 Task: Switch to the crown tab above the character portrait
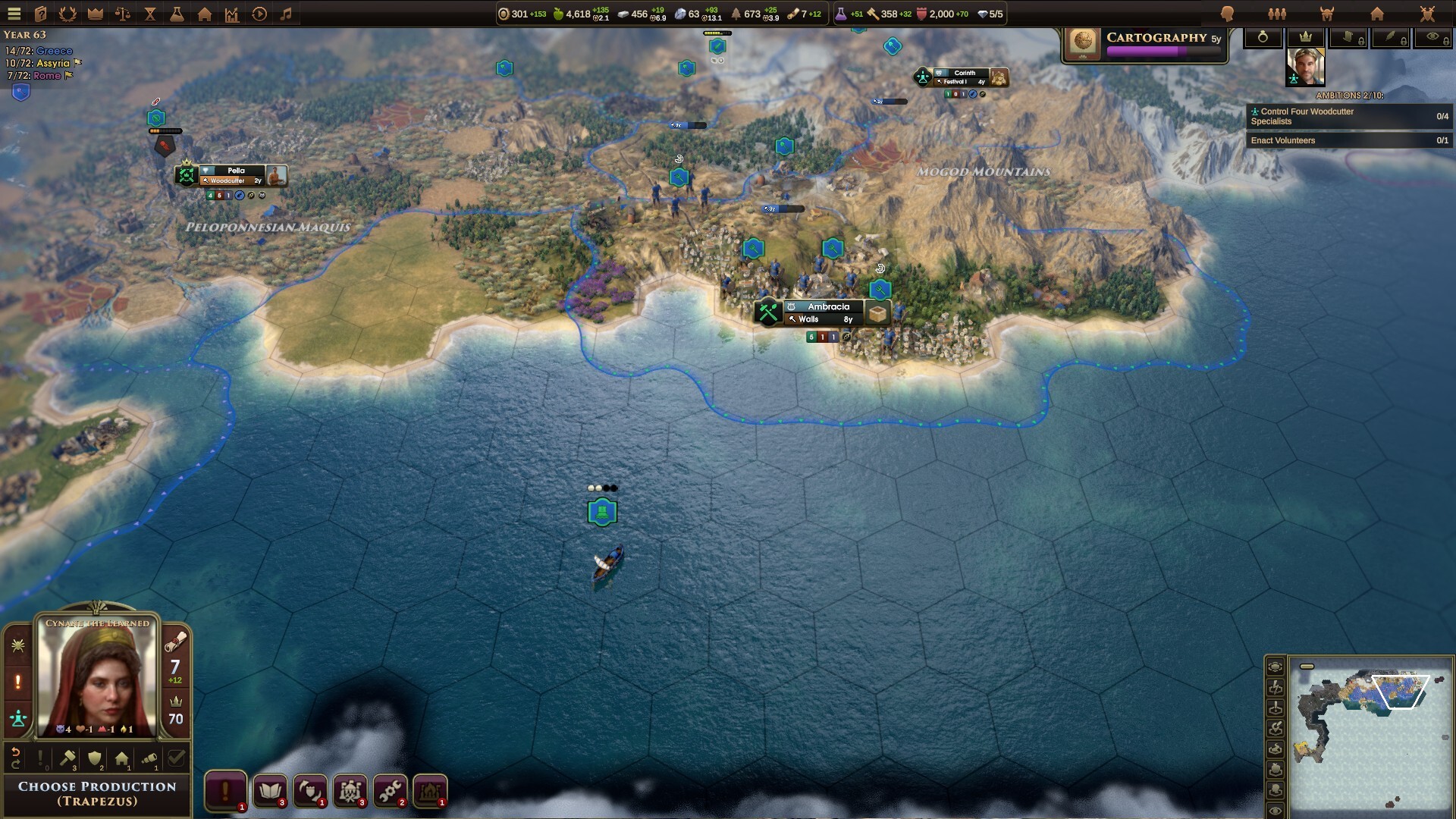point(1306,38)
